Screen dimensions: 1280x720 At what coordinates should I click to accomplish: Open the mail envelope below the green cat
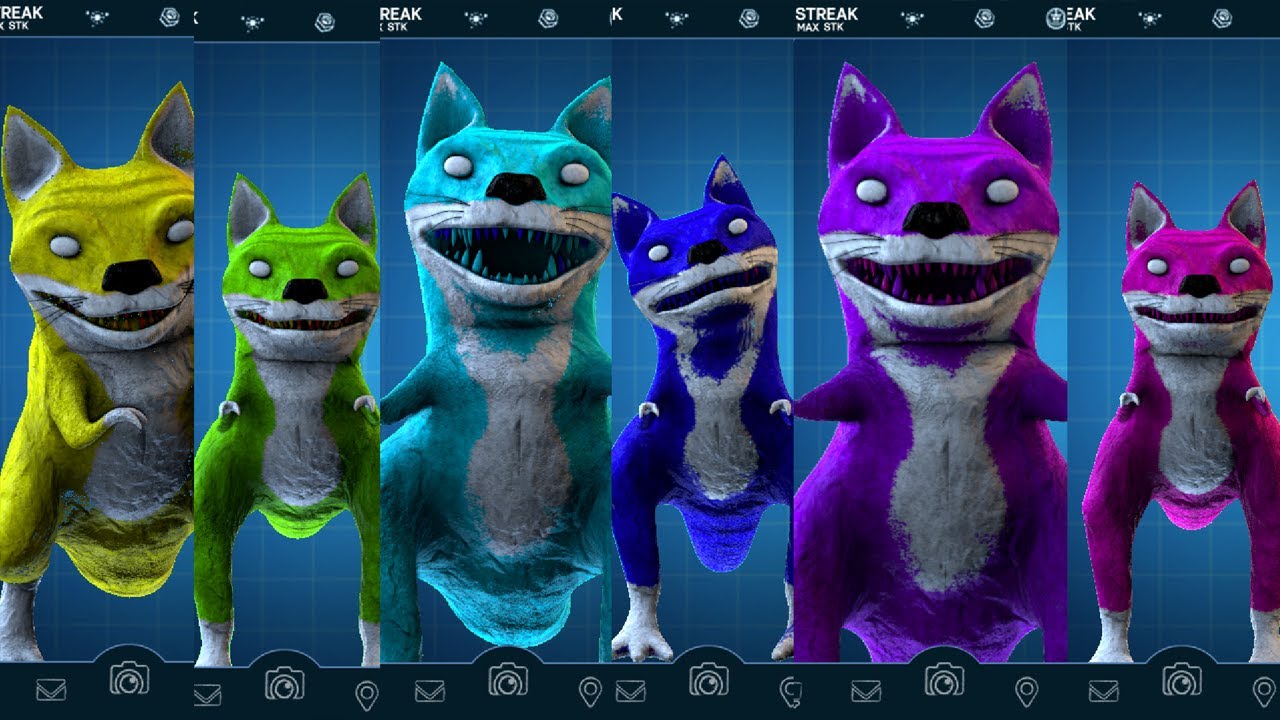click(205, 692)
